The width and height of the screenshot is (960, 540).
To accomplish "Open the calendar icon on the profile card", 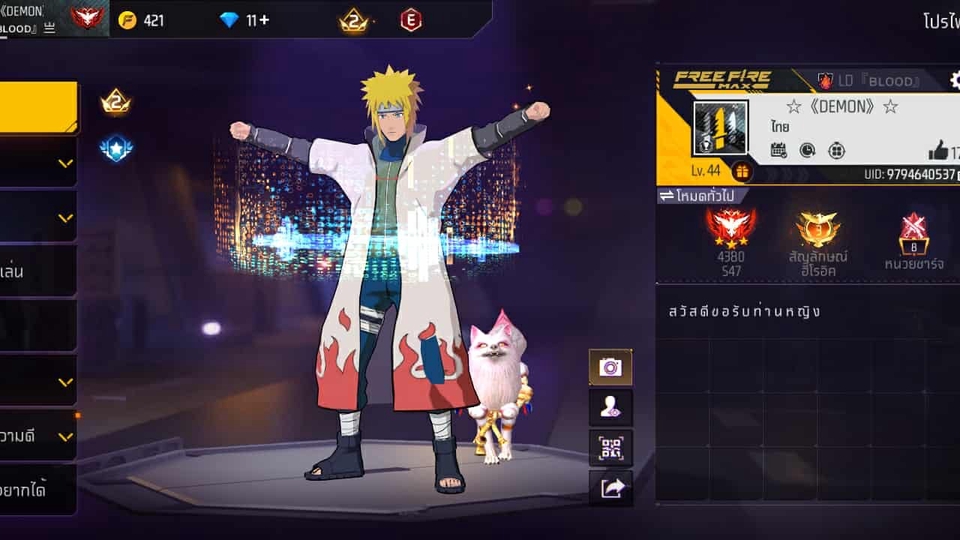I will (x=779, y=151).
